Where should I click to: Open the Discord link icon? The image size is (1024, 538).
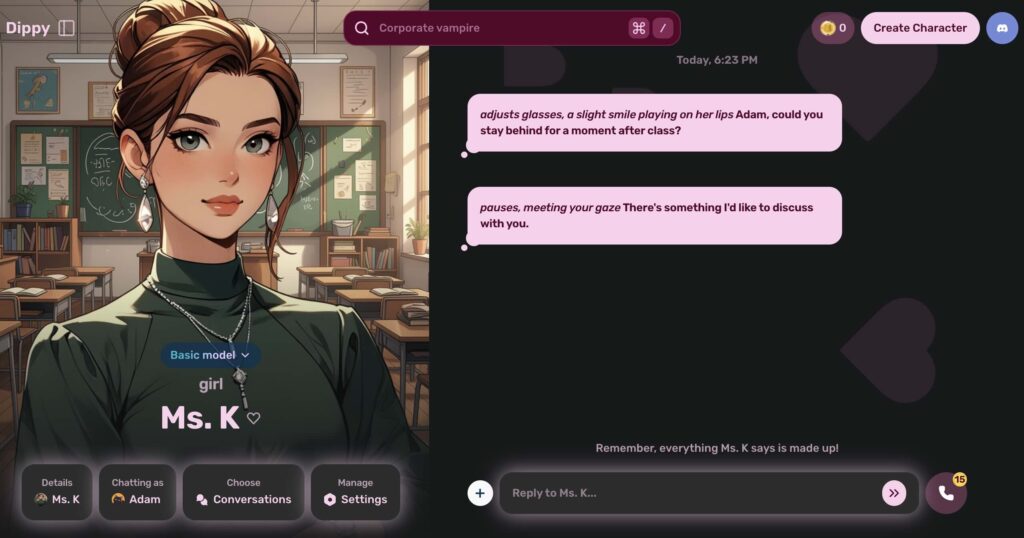1001,28
